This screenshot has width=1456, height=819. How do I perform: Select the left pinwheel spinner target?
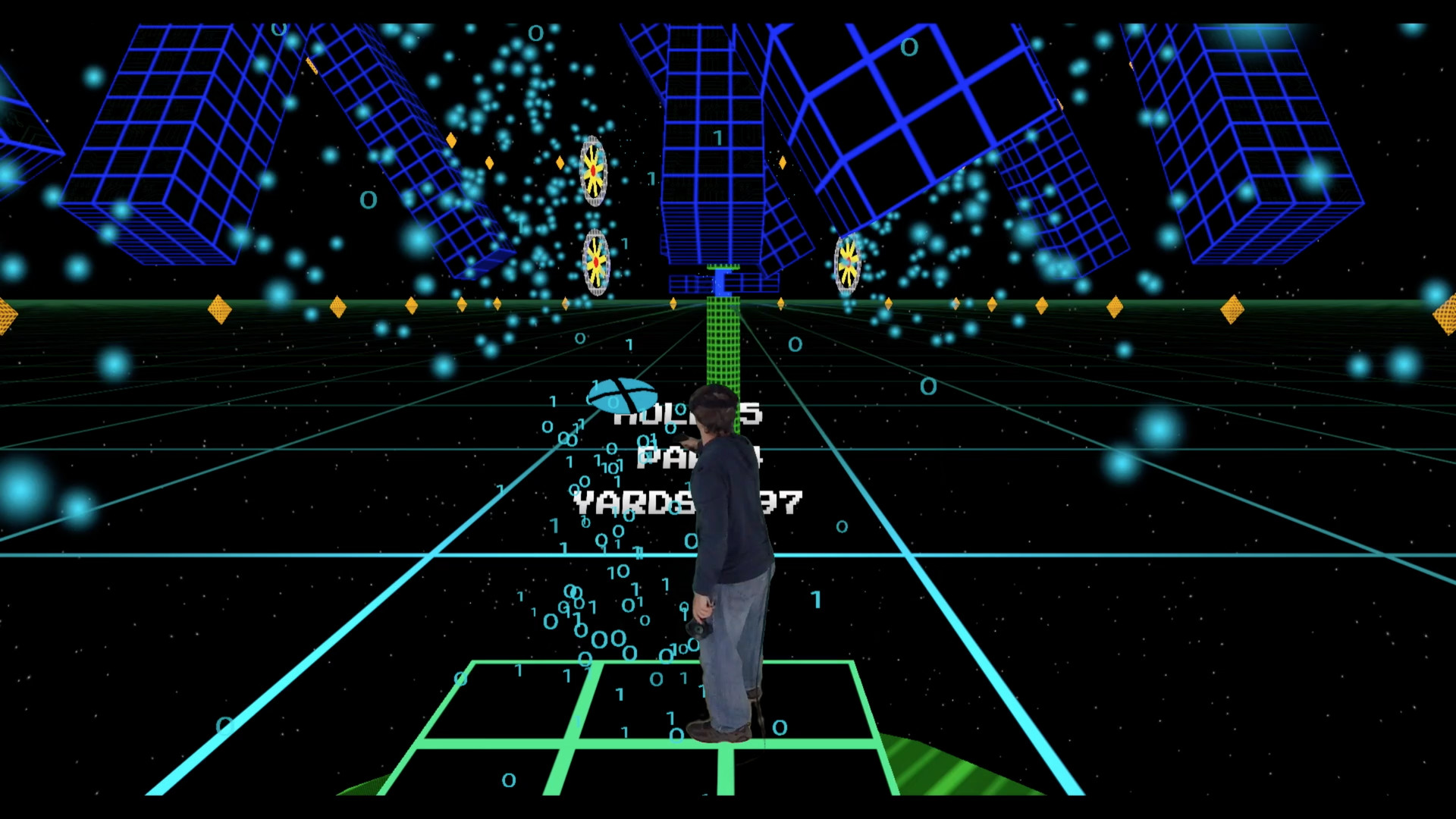(x=595, y=262)
